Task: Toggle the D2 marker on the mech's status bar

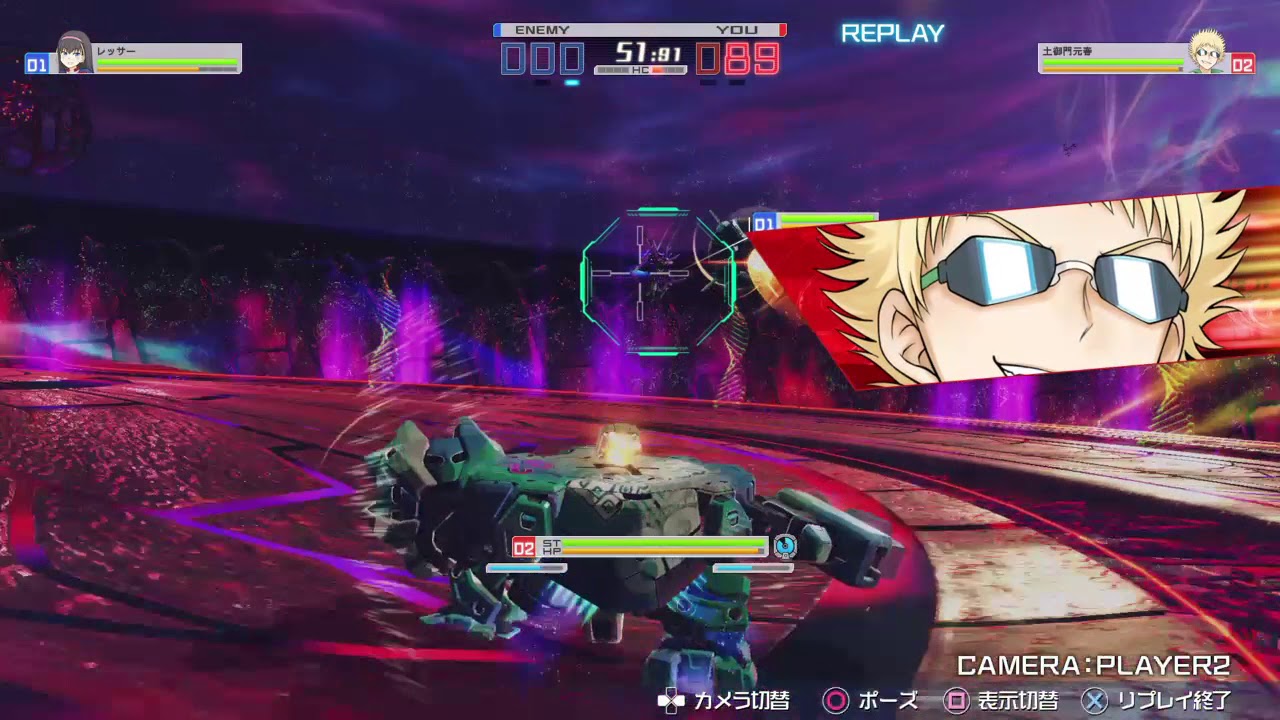Action: pyautogui.click(x=524, y=546)
